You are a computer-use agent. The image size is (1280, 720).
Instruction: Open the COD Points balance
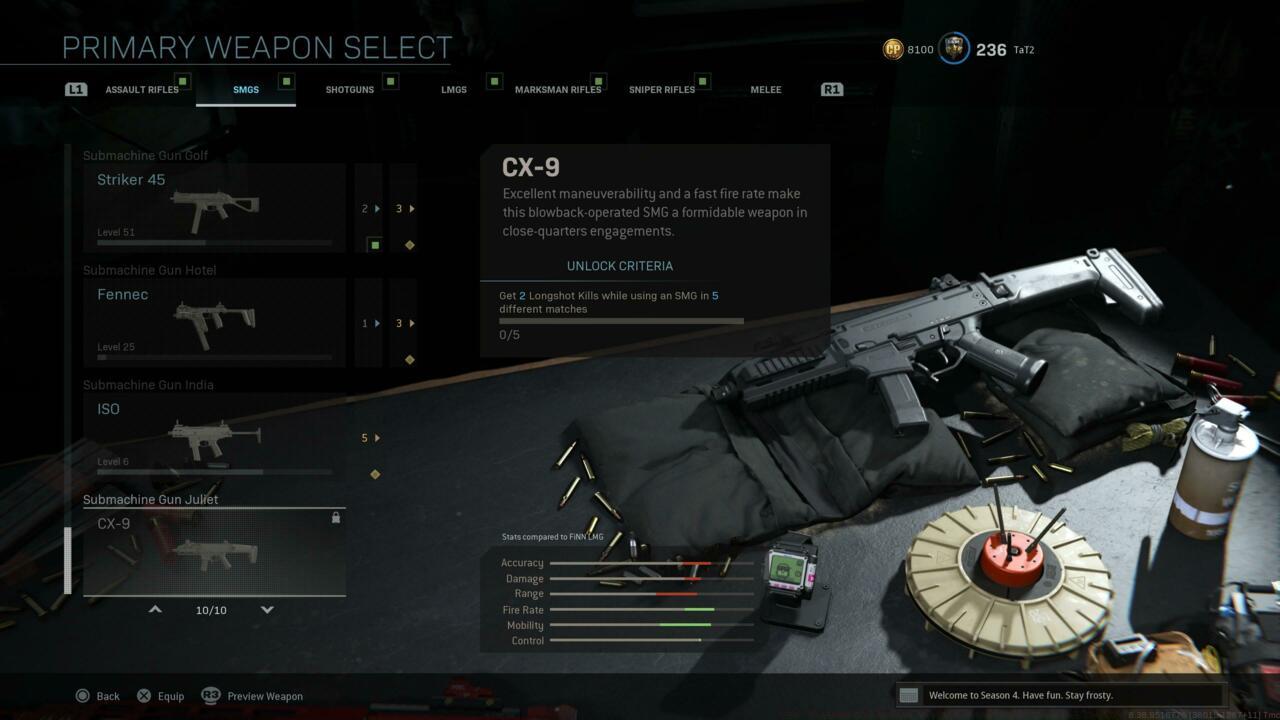coord(908,49)
